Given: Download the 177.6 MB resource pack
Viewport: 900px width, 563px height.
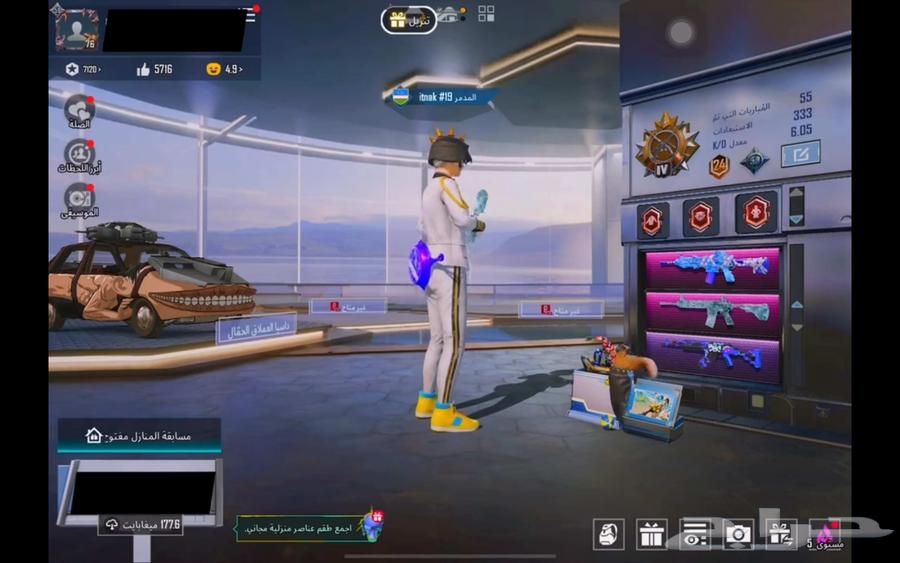Looking at the screenshot, I should pos(140,525).
